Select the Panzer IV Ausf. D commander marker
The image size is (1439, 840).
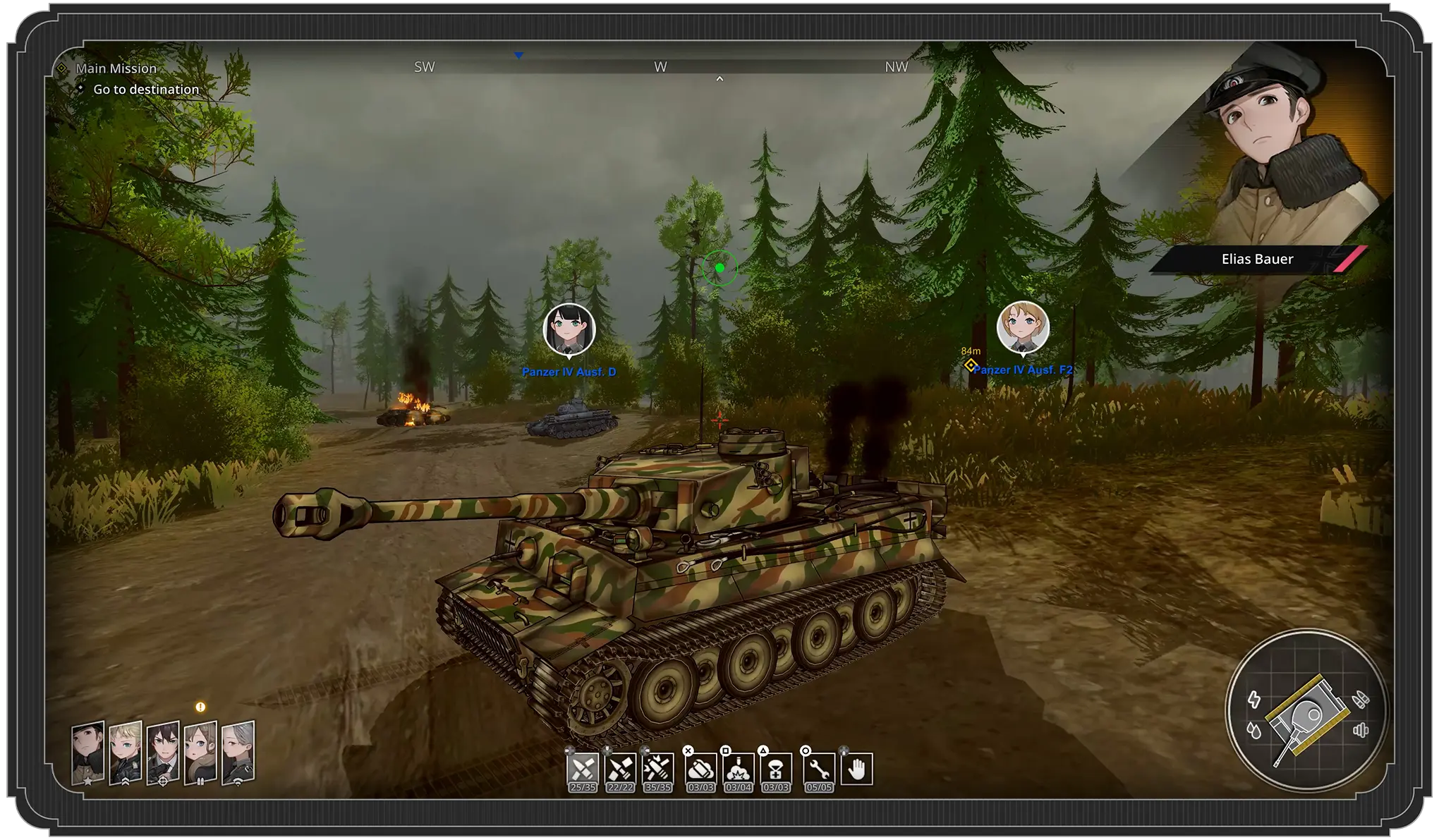(569, 329)
